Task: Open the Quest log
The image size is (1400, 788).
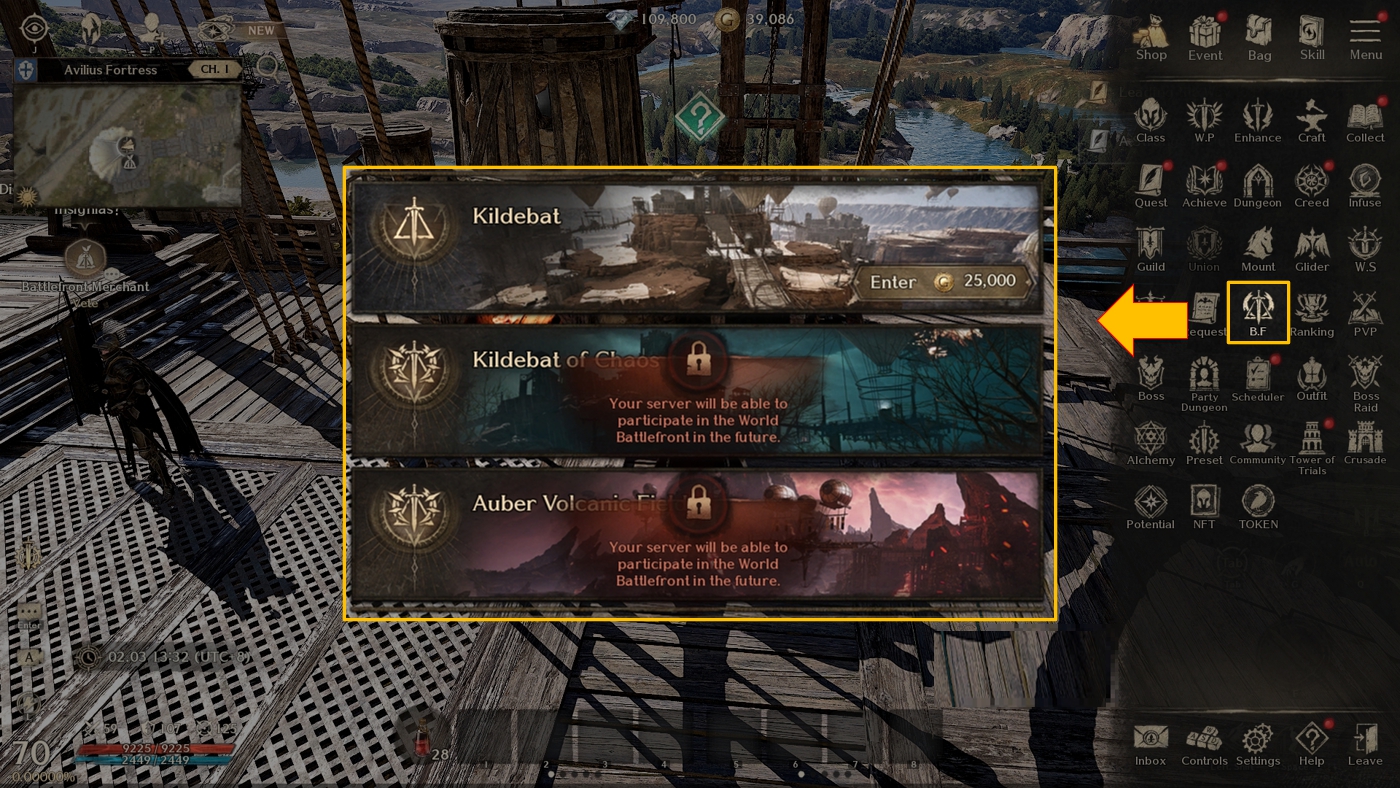Action: pyautogui.click(x=1150, y=185)
